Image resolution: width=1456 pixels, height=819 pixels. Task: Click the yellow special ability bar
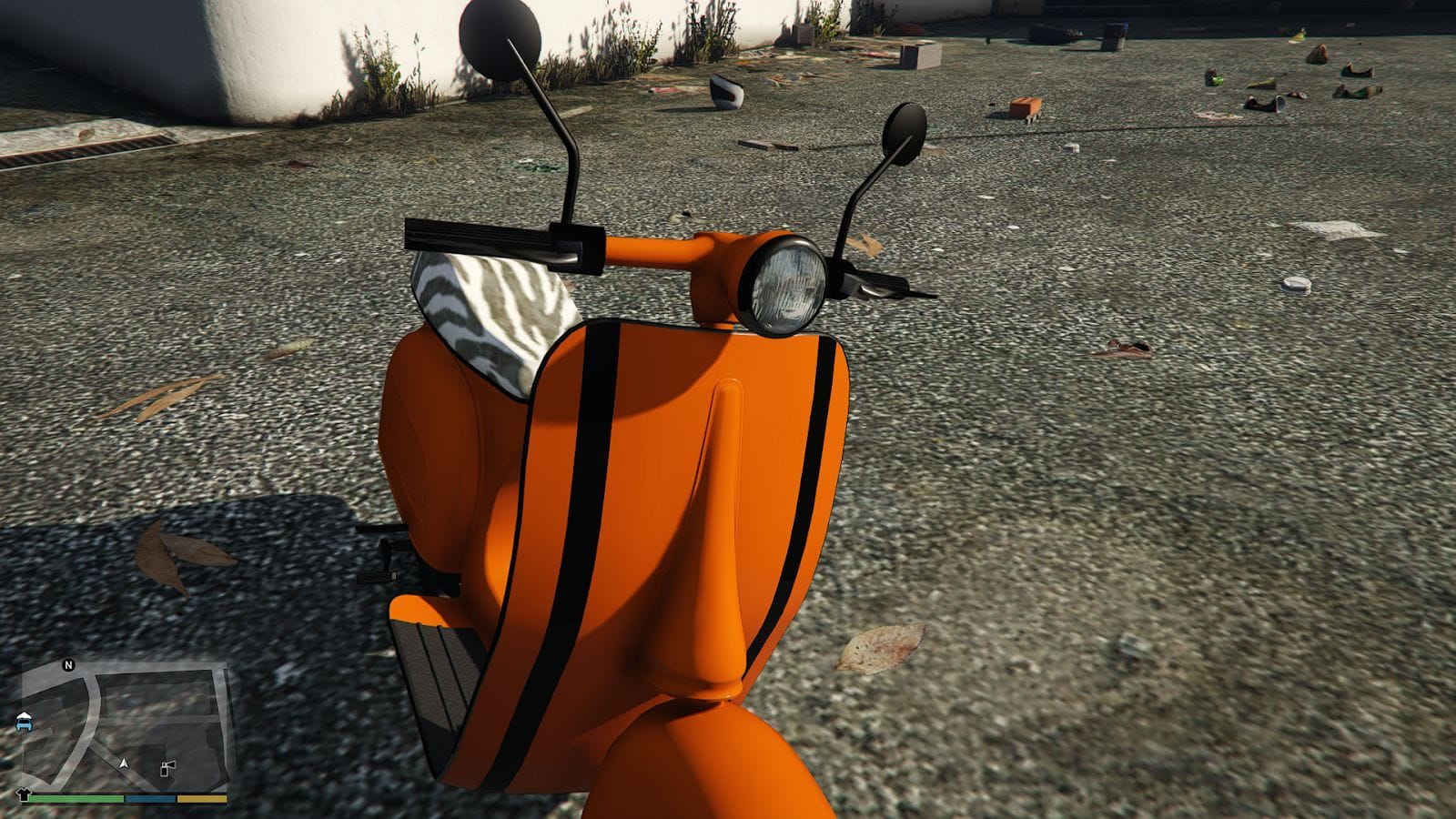click(202, 798)
